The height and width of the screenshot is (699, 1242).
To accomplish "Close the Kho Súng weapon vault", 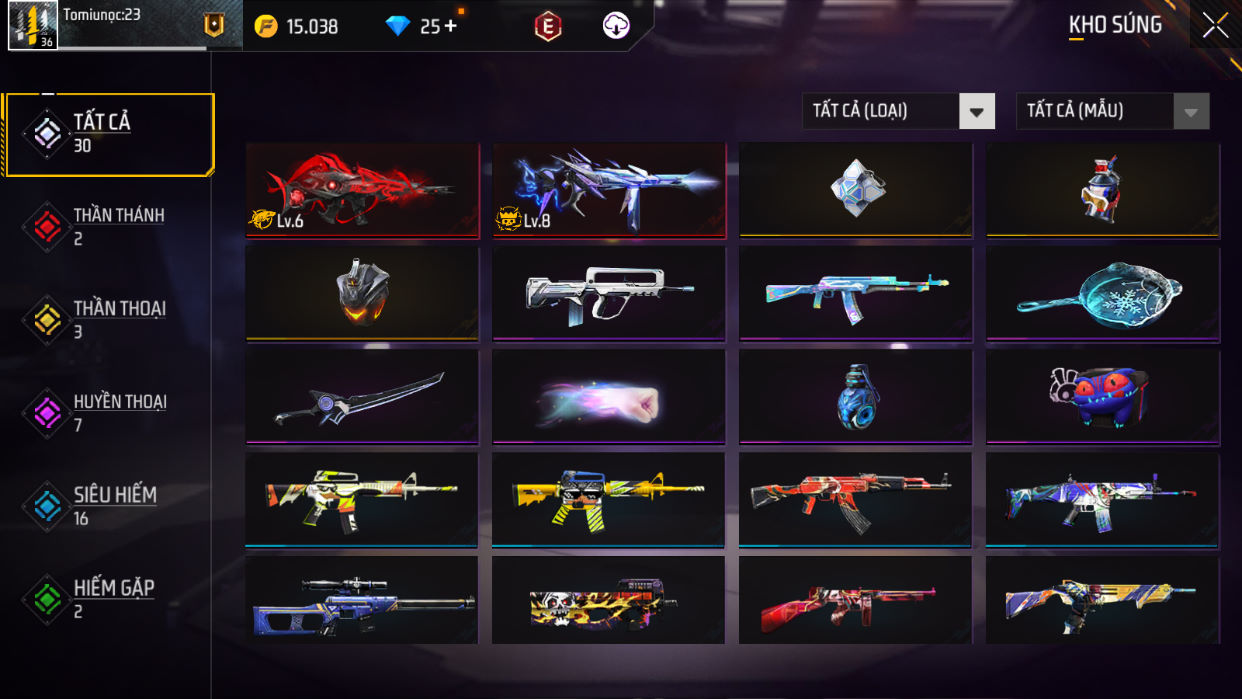I will 1215,26.
